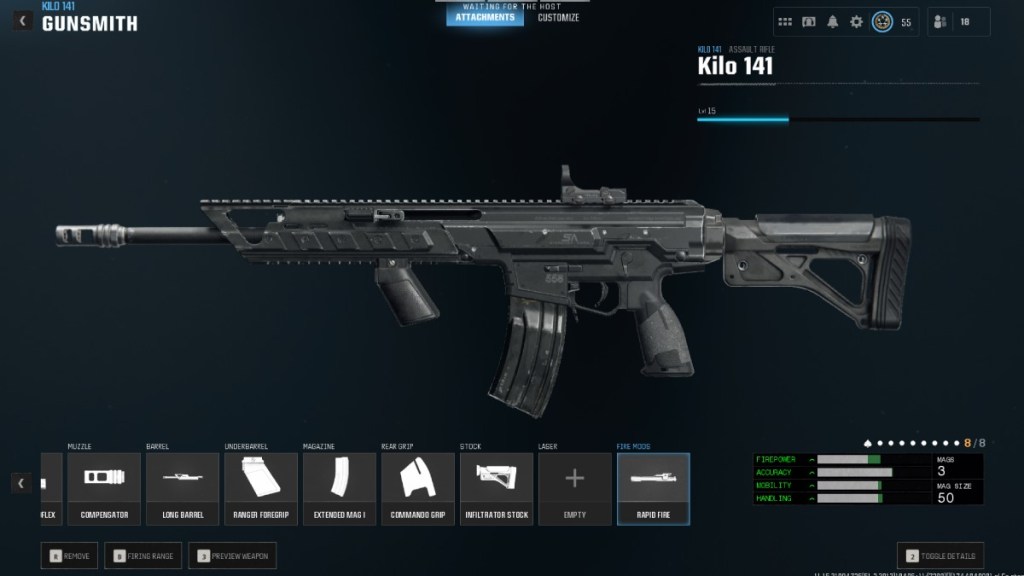Remove the selected attachment

(69, 556)
